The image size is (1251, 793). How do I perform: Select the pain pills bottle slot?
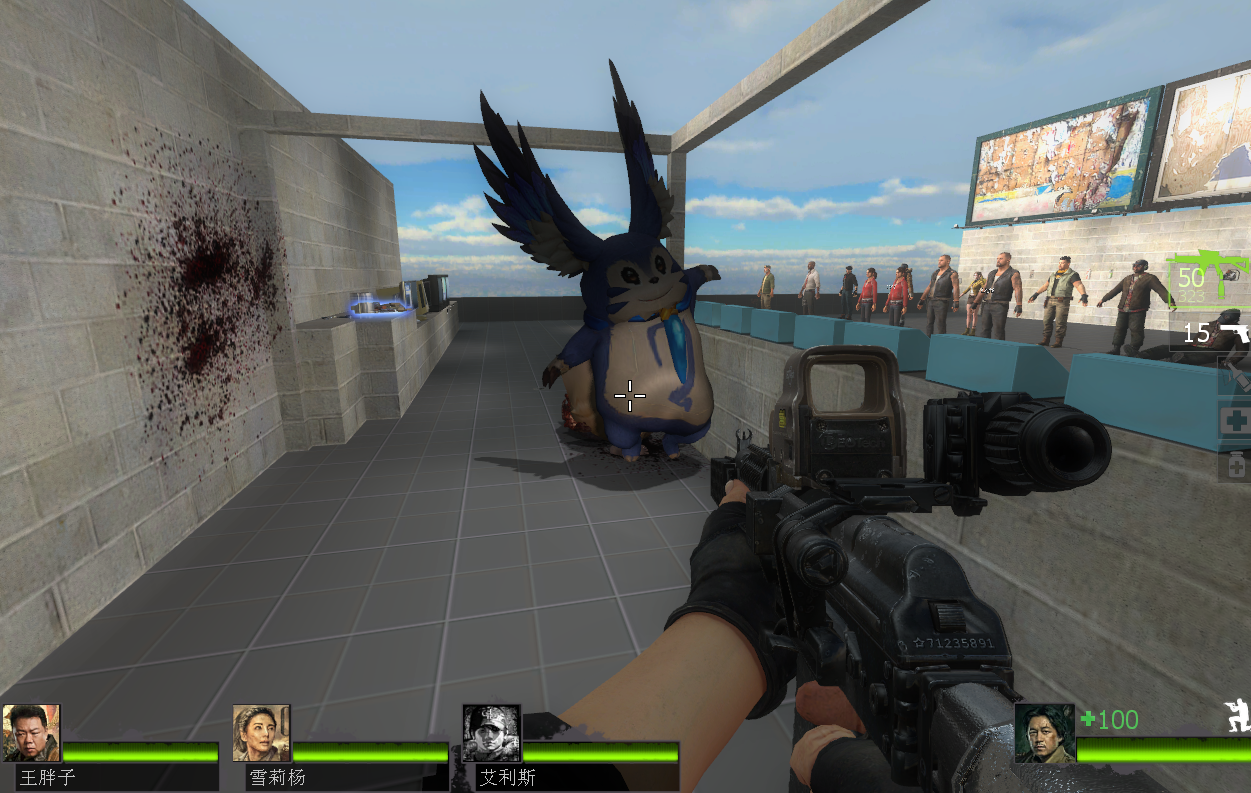click(x=1235, y=464)
